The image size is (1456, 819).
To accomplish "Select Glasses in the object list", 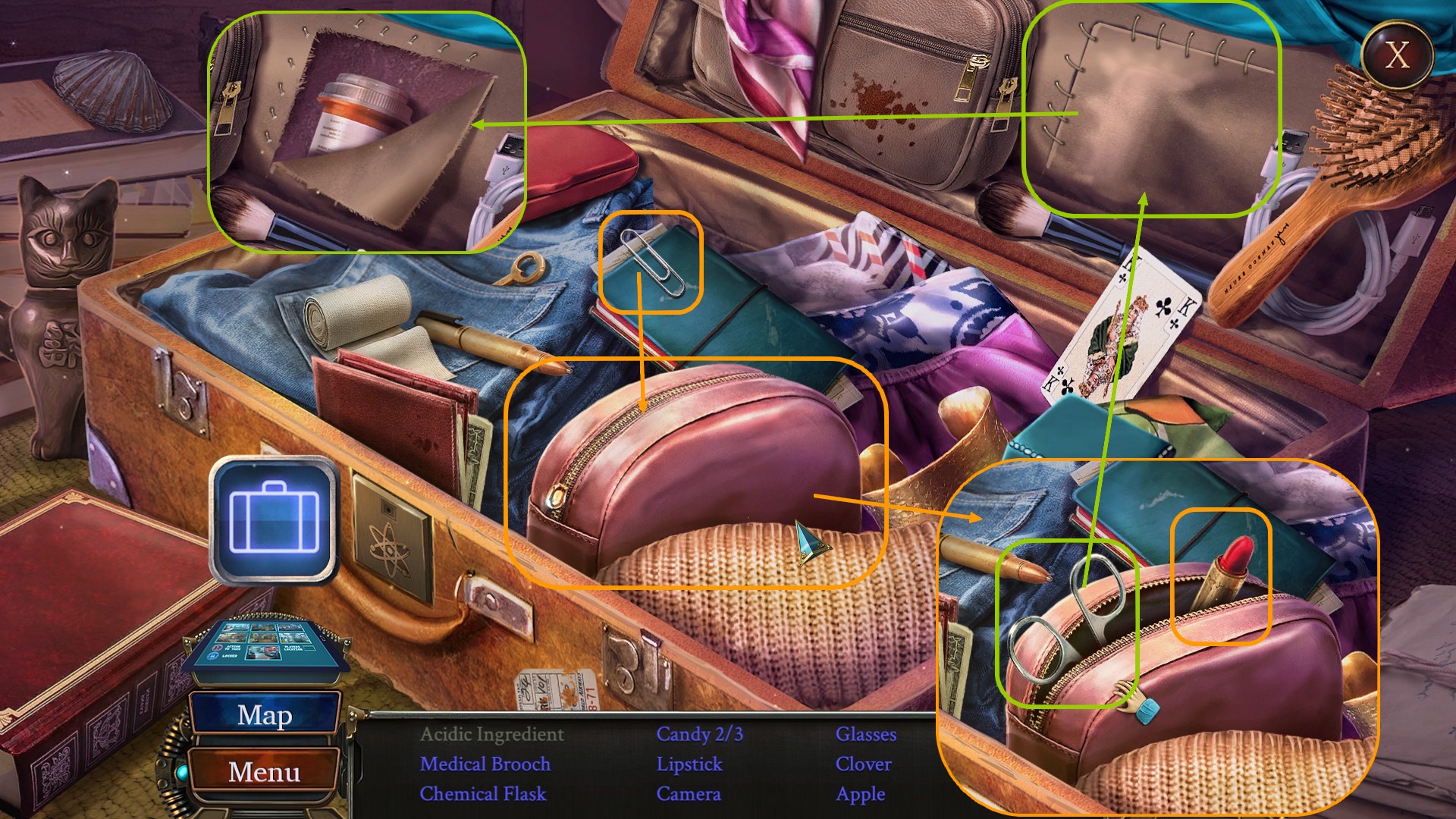I will (x=864, y=734).
